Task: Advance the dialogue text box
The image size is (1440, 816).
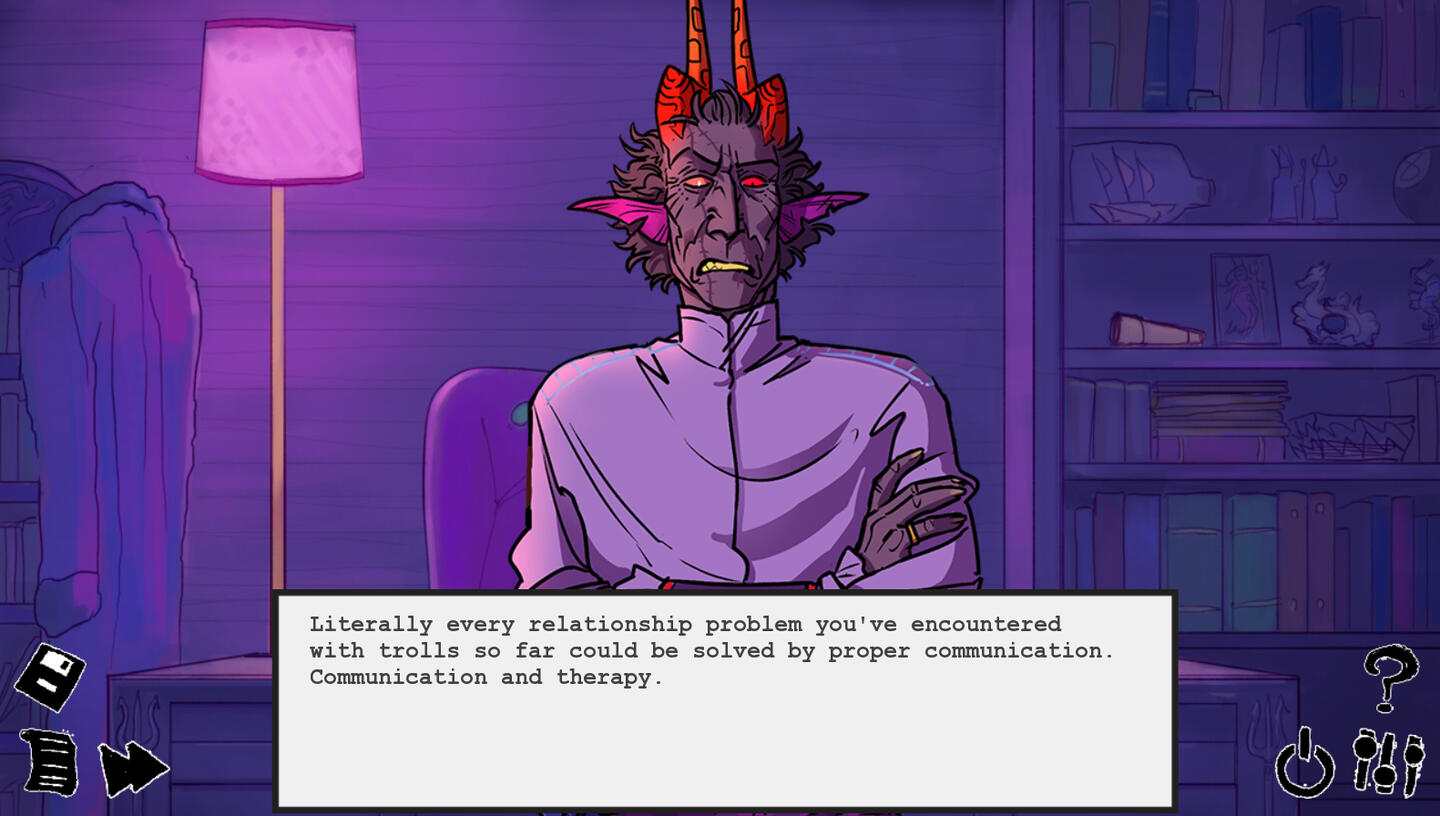Action: (x=724, y=700)
